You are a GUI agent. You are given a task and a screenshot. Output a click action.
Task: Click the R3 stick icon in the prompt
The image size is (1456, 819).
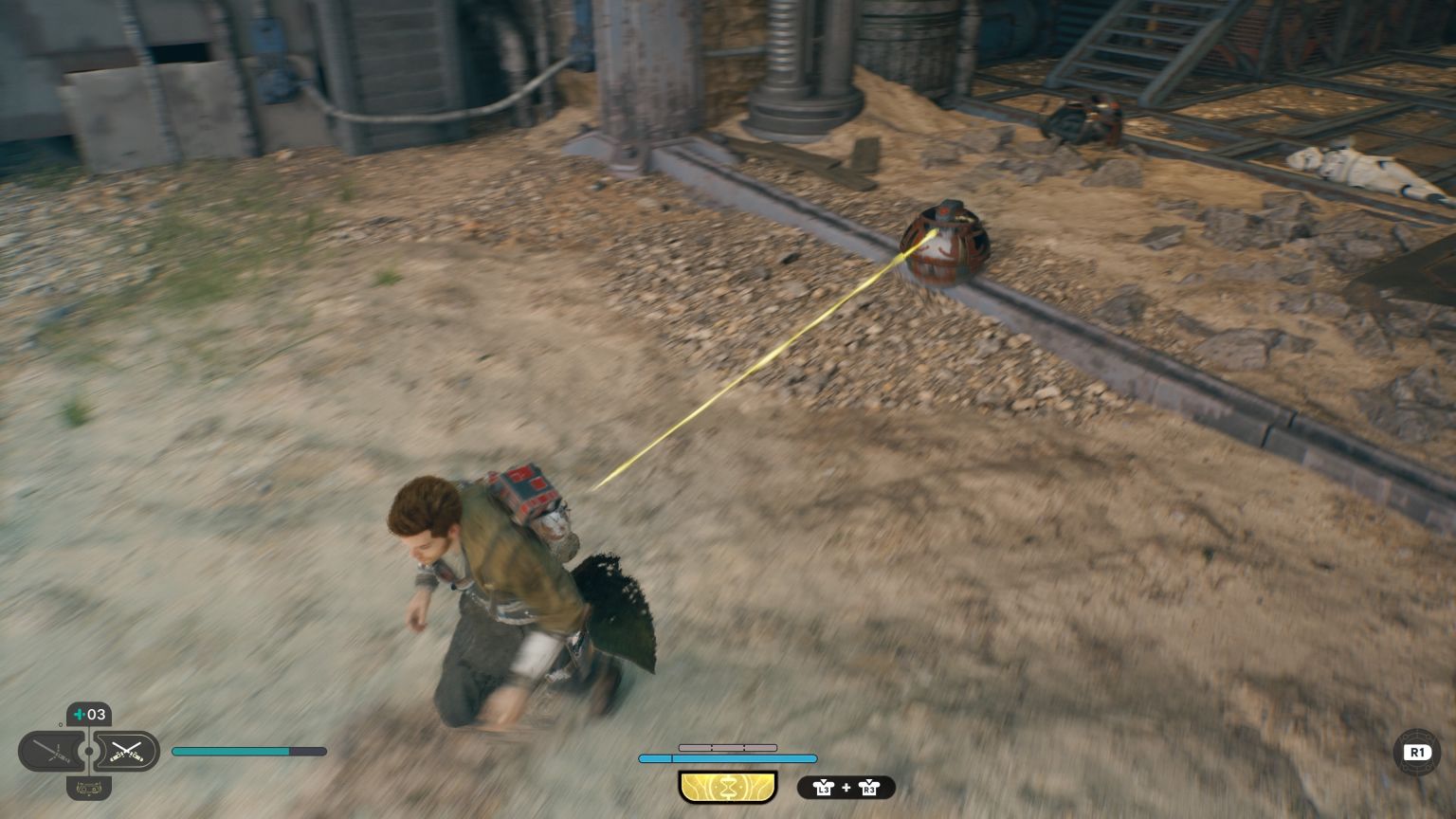tap(869, 789)
